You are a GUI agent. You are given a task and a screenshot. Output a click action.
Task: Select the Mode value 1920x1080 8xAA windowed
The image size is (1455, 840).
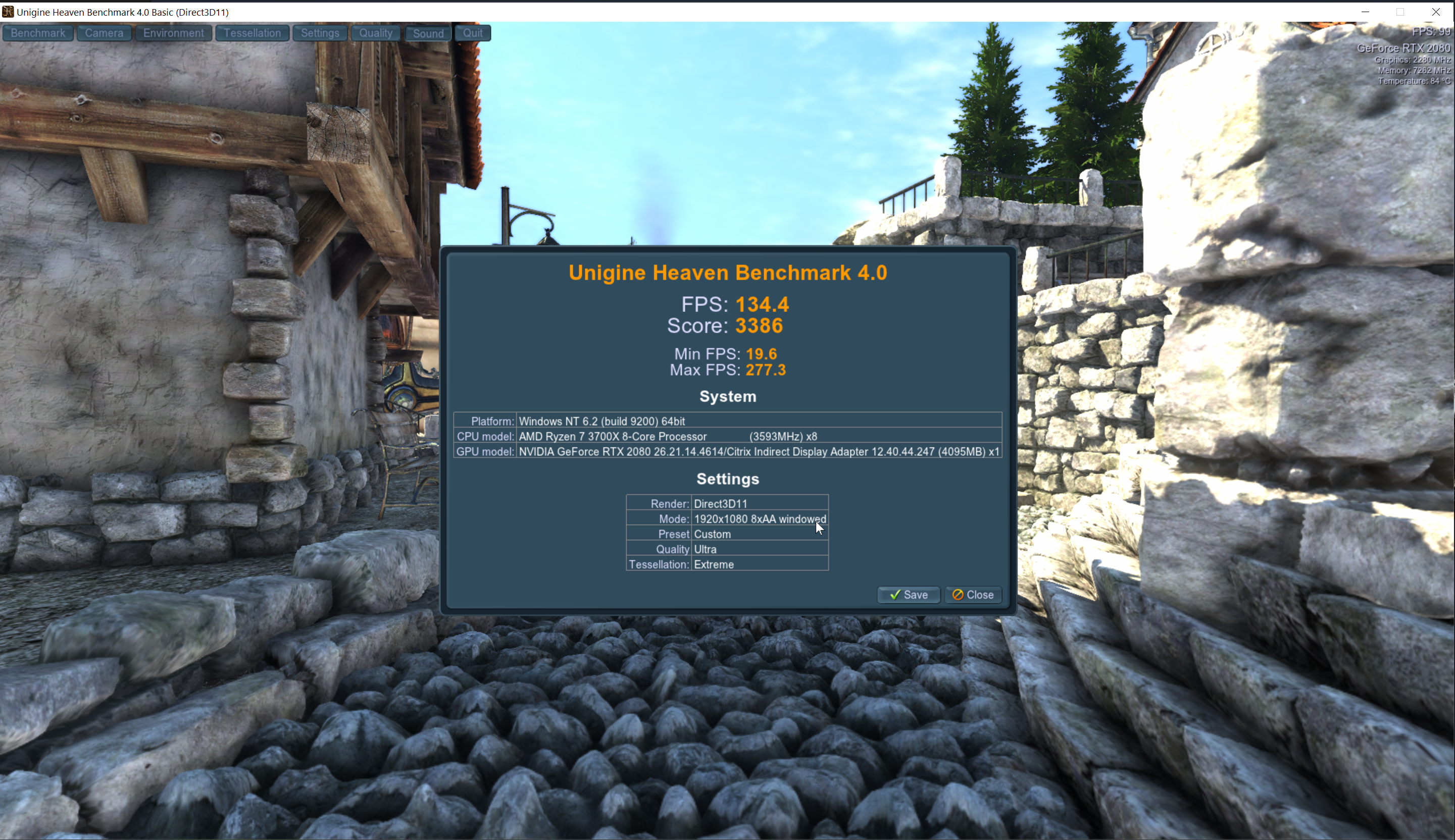[x=760, y=518]
